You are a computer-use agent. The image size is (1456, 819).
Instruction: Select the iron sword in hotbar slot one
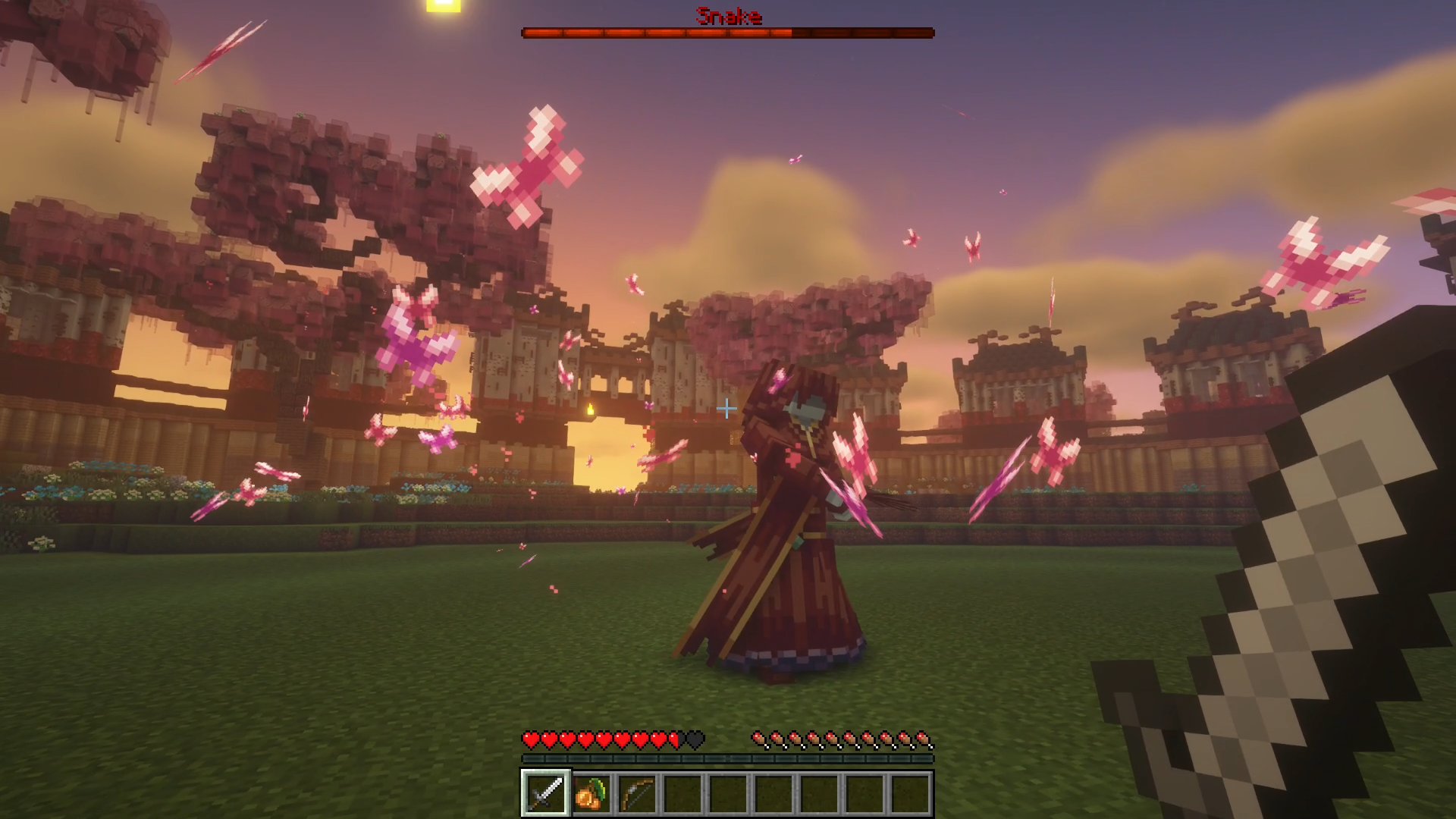(544, 797)
